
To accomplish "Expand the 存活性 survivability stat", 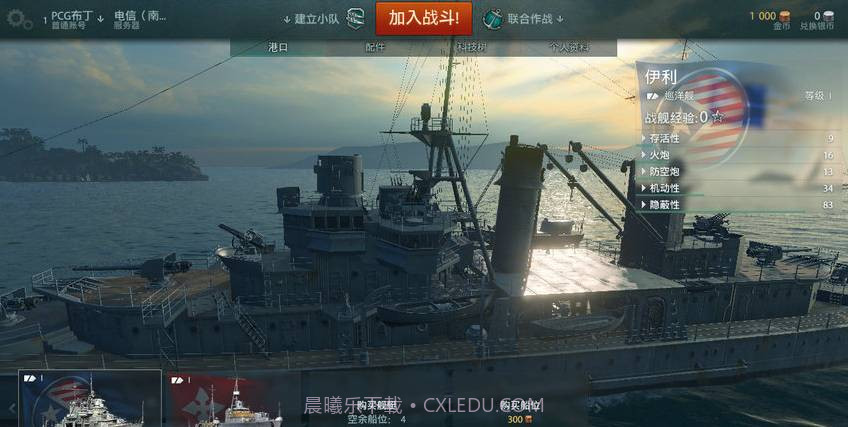I will [x=664, y=138].
